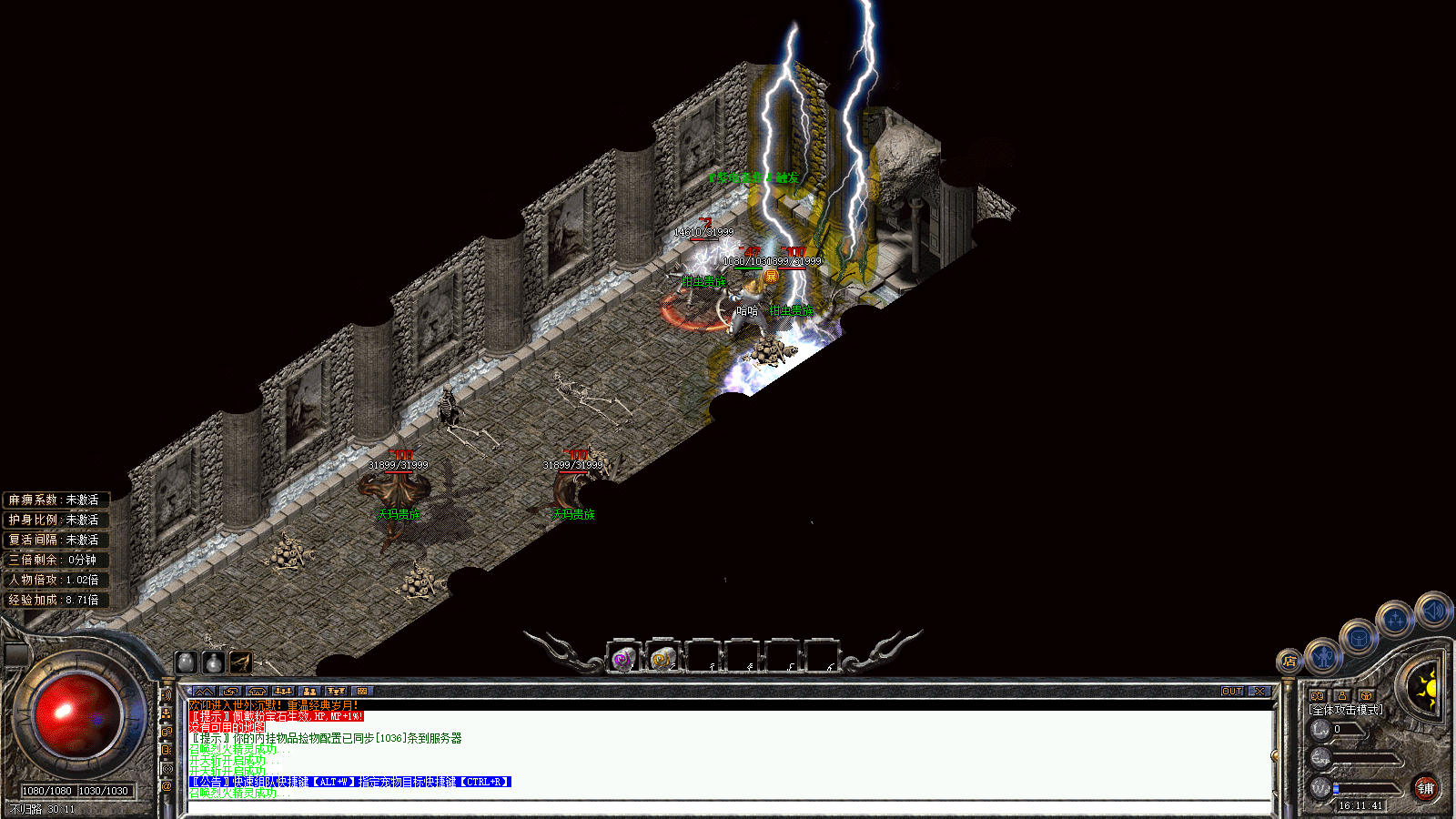The height and width of the screenshot is (819, 1456).
Task: Click the OUT button above chat
Action: click(1232, 692)
